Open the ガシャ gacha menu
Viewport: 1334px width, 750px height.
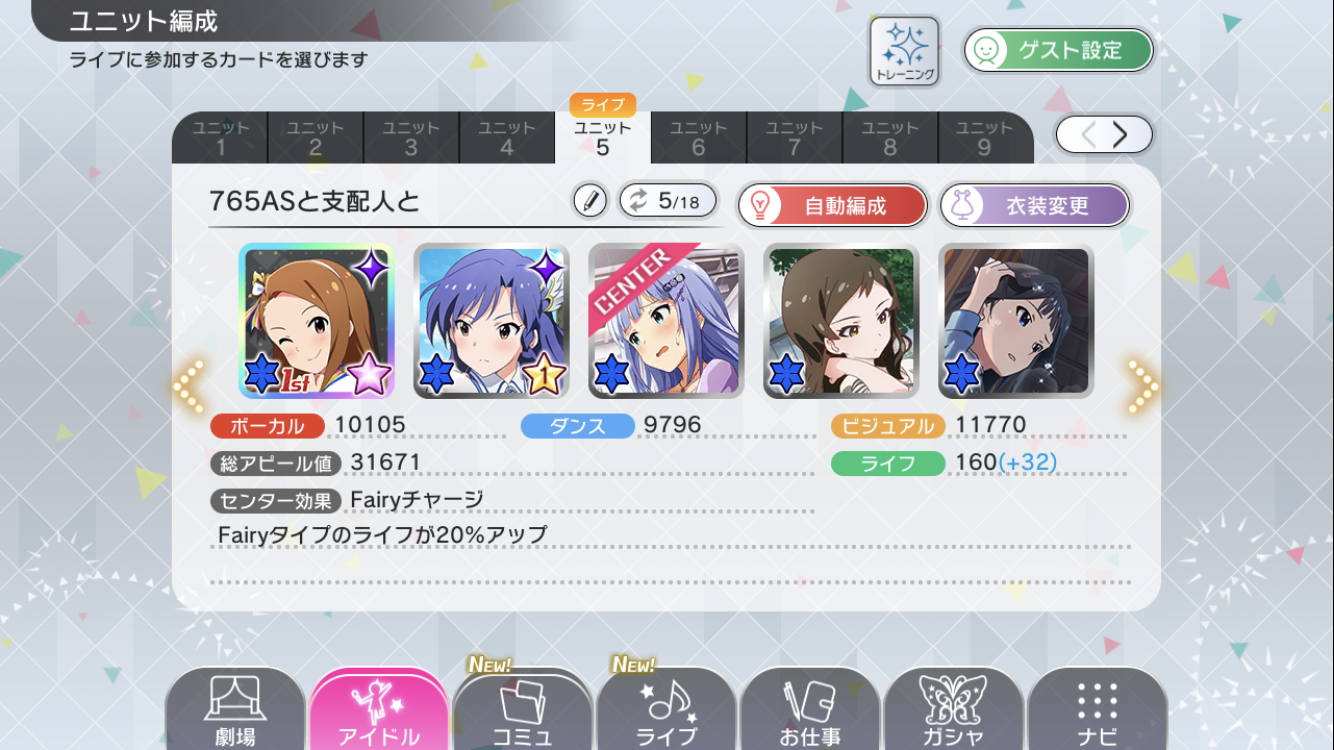point(953,712)
